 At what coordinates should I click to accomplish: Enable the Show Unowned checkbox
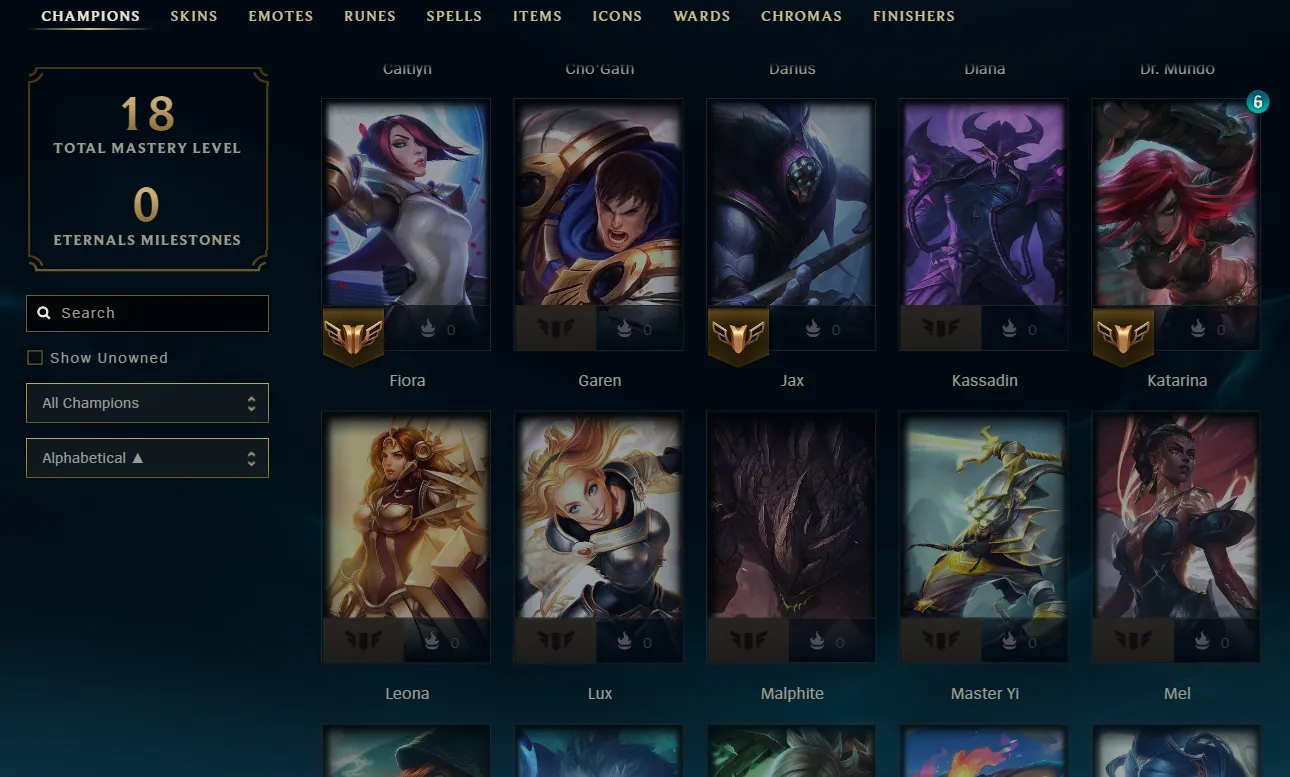coord(35,357)
